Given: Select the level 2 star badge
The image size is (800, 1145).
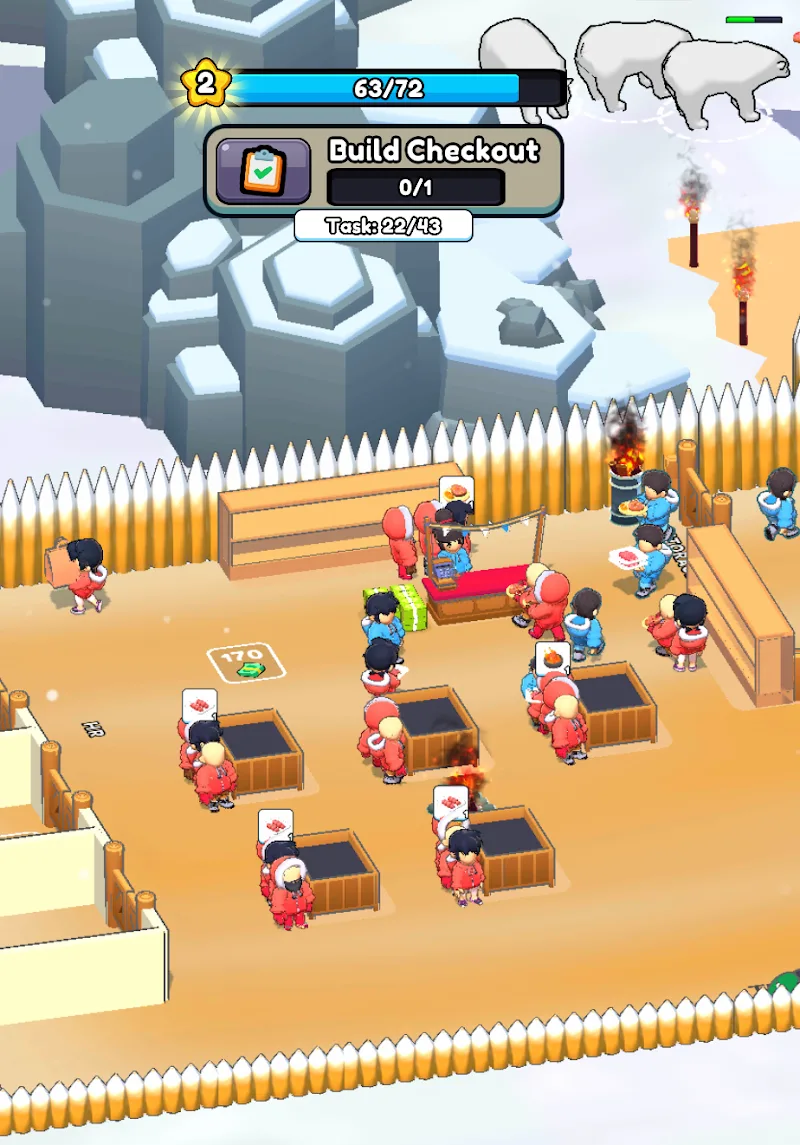Looking at the screenshot, I should click(x=205, y=85).
